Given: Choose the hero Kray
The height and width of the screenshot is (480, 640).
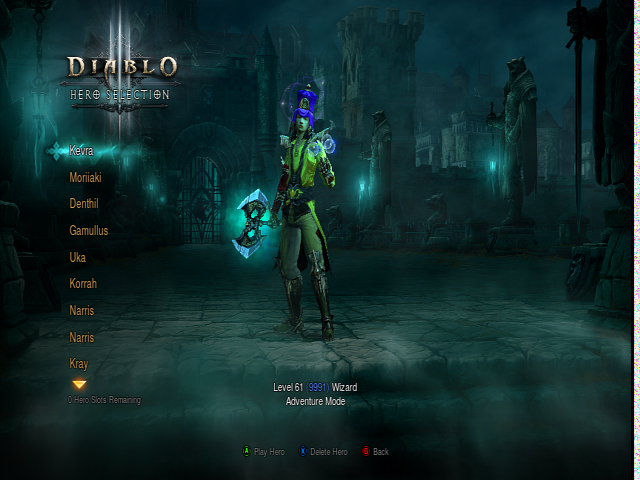Looking at the screenshot, I should tap(79, 363).
